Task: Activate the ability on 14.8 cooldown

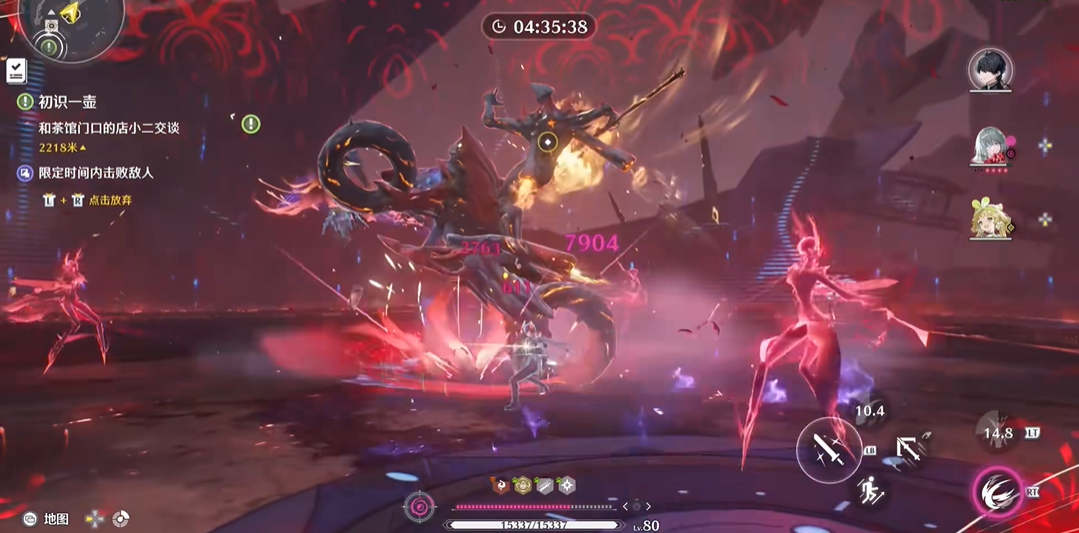Action: [x=997, y=433]
